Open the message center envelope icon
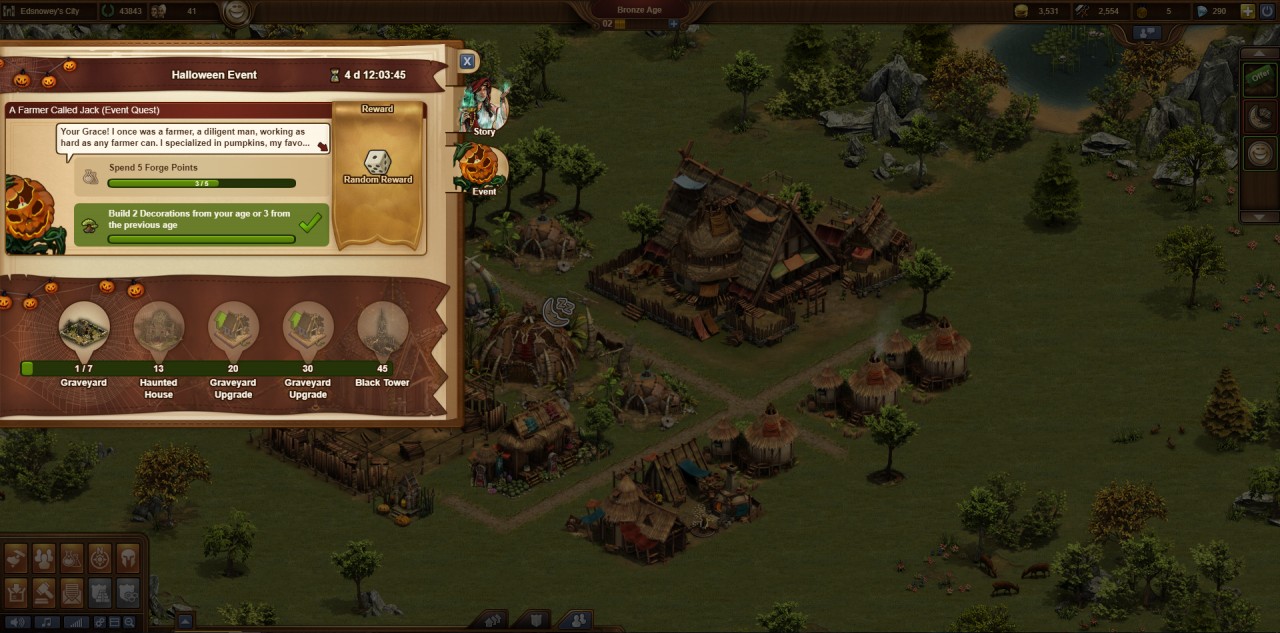The height and width of the screenshot is (633, 1280). (71, 593)
